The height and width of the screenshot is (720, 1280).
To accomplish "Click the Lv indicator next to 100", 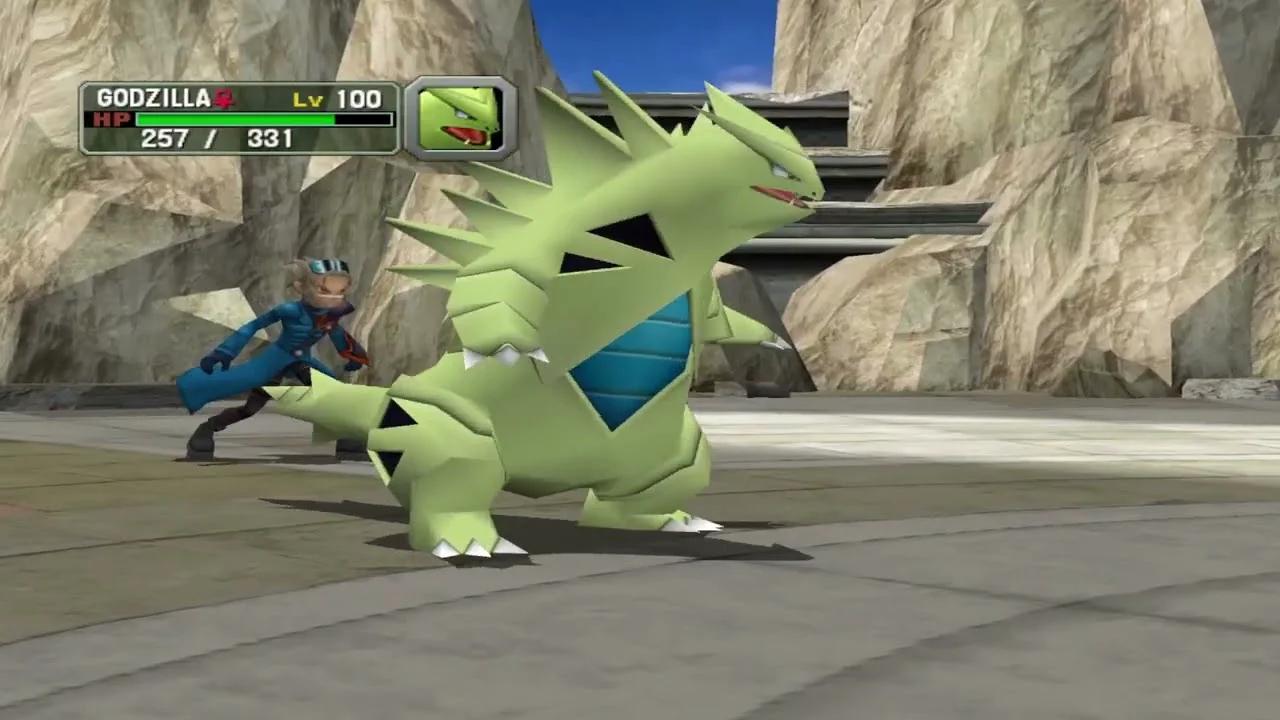I will tap(310, 100).
